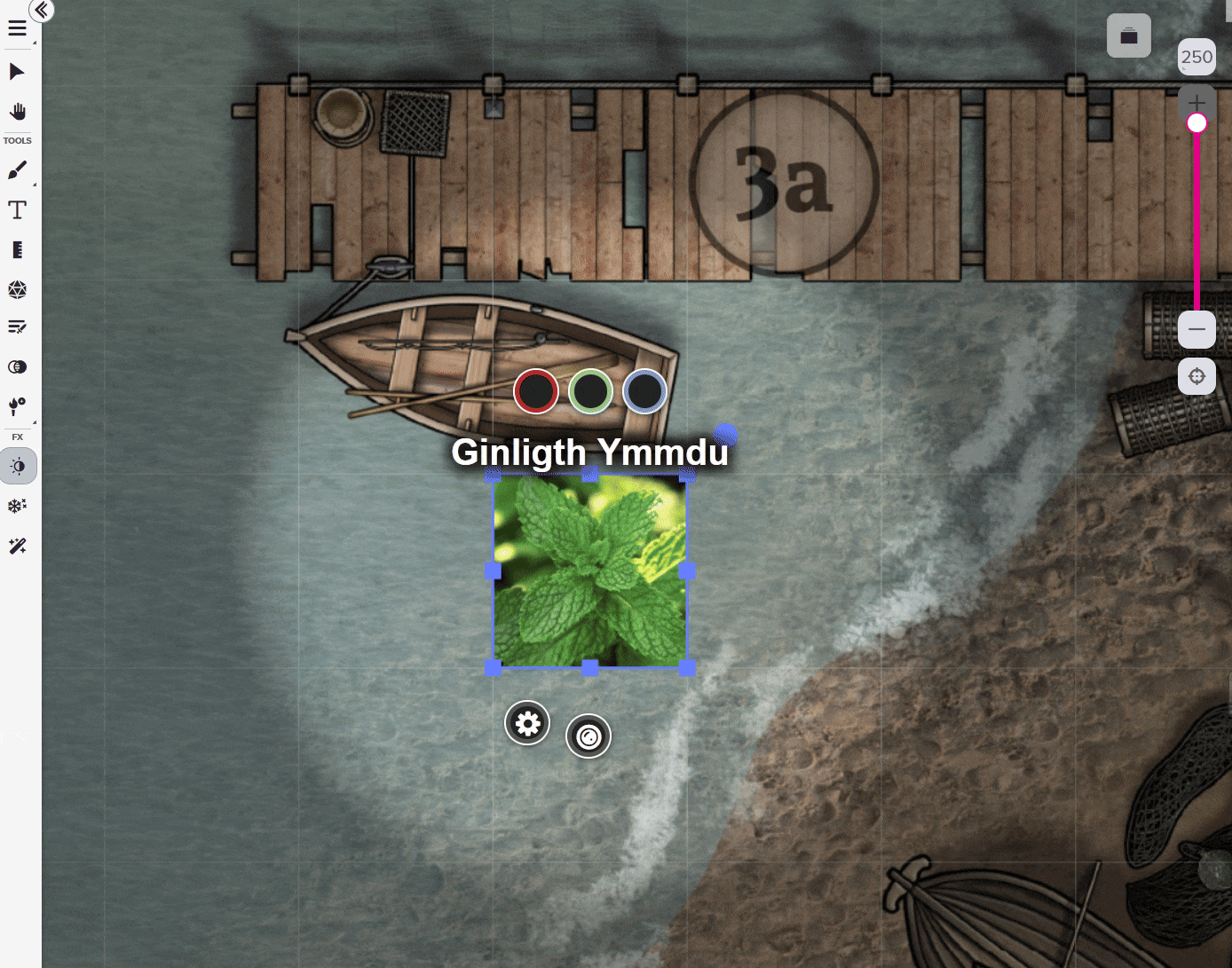Screen dimensions: 1232x968
Task: Click the zoom-in plus button
Action: [1196, 102]
